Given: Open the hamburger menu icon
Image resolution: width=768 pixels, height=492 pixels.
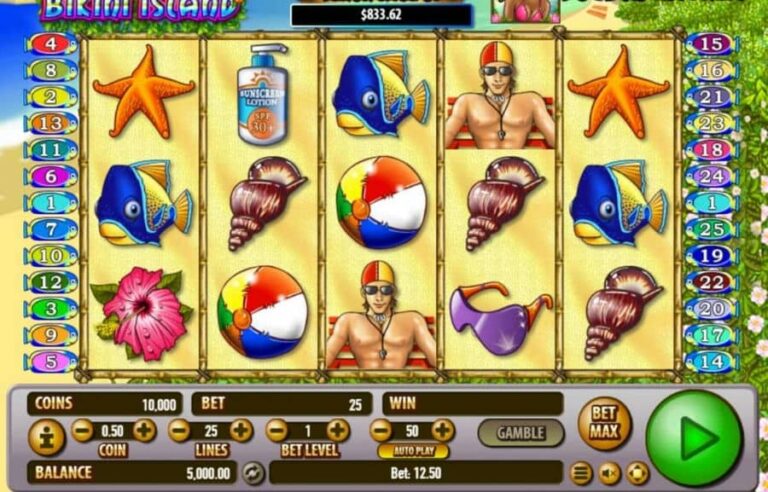Looking at the screenshot, I should [582, 473].
